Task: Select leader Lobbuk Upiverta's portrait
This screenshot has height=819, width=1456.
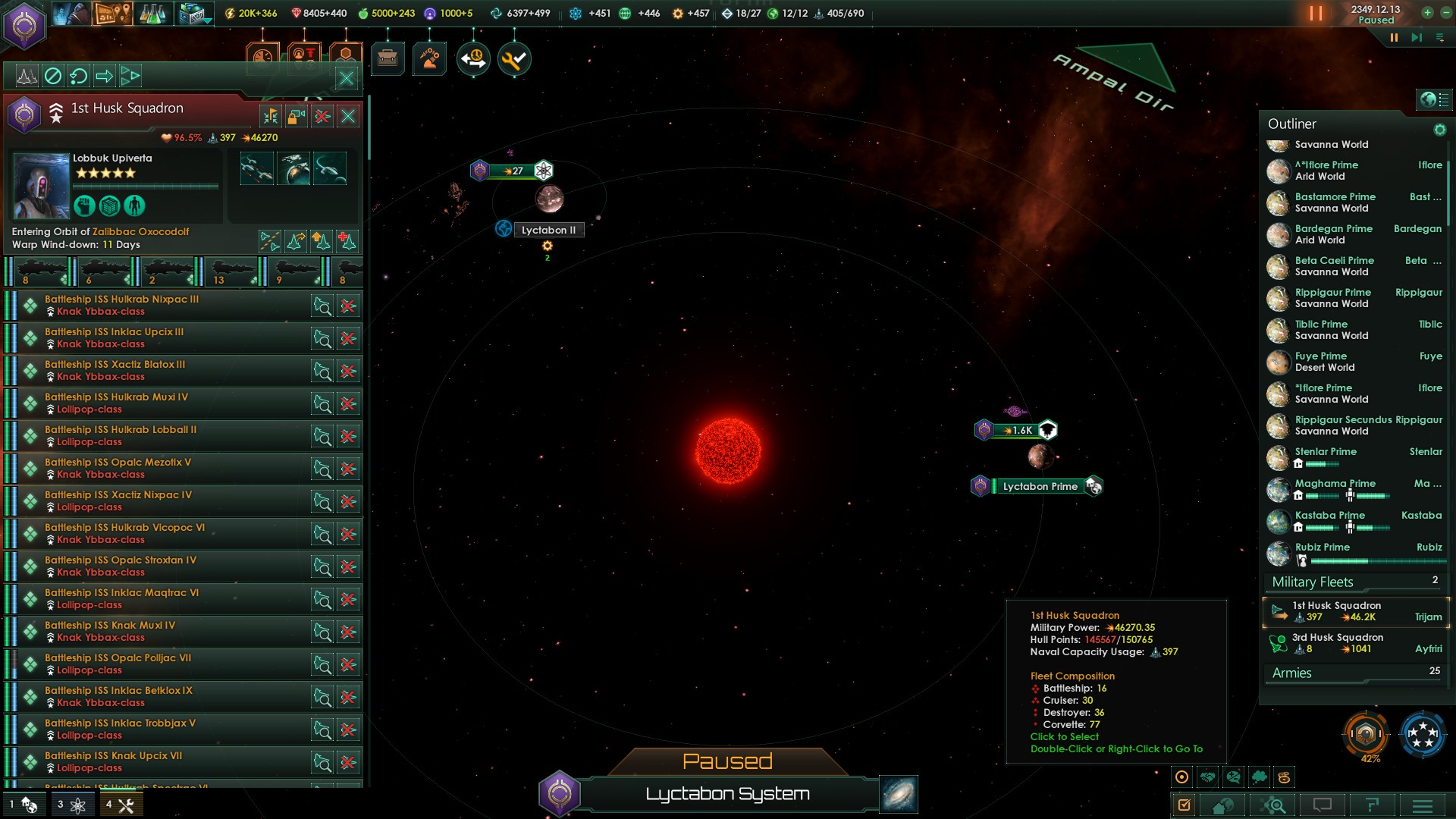Action: 41,186
